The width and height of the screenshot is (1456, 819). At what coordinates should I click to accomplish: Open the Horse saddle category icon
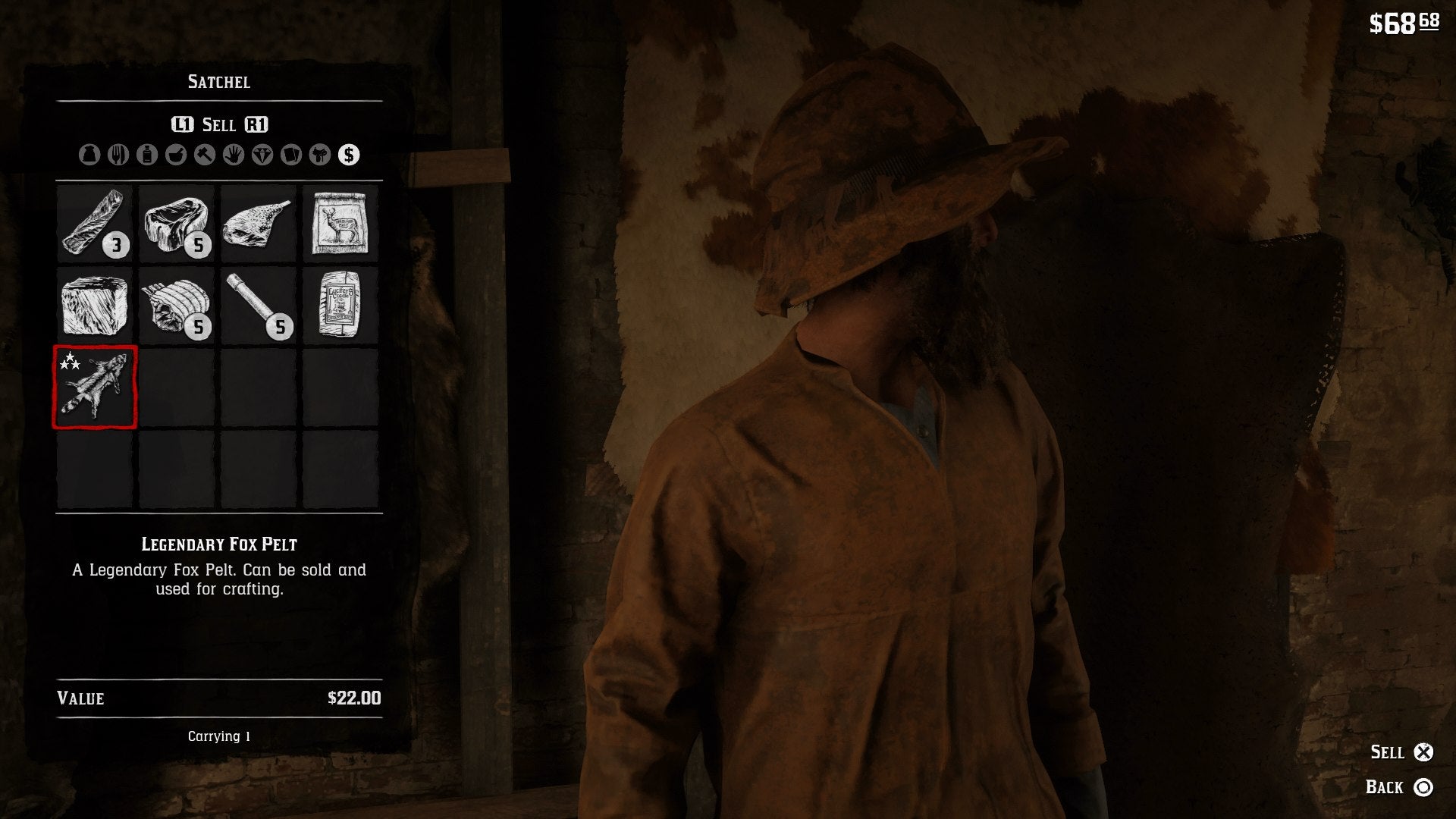(319, 155)
